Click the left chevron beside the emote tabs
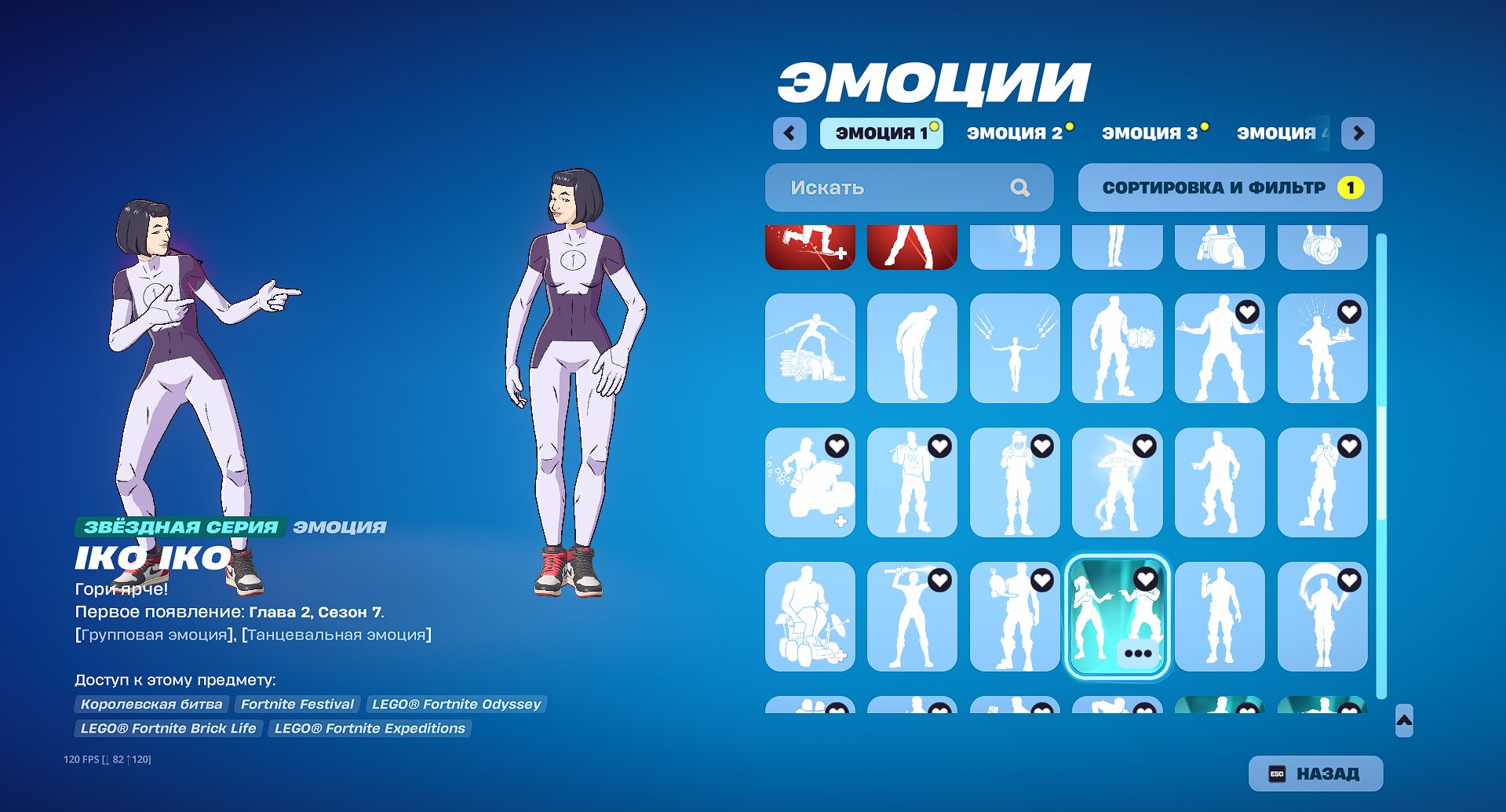 (789, 133)
